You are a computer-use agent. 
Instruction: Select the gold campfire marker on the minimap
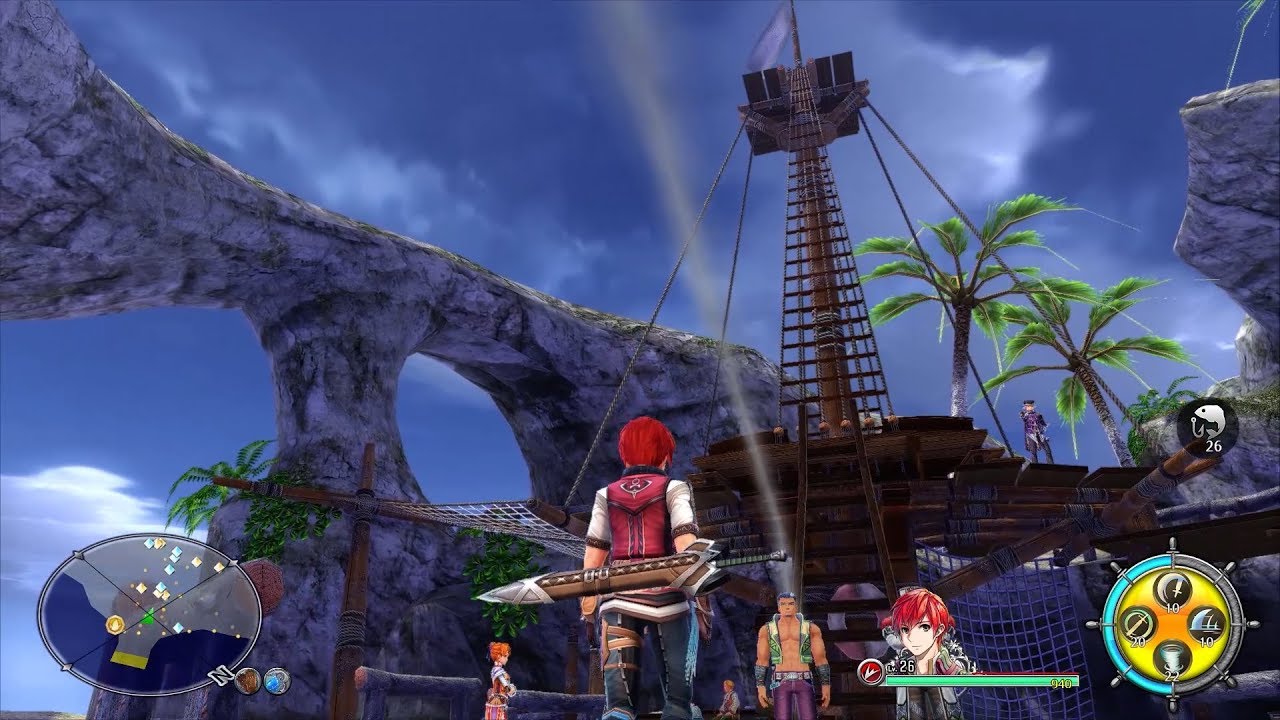tap(116, 624)
